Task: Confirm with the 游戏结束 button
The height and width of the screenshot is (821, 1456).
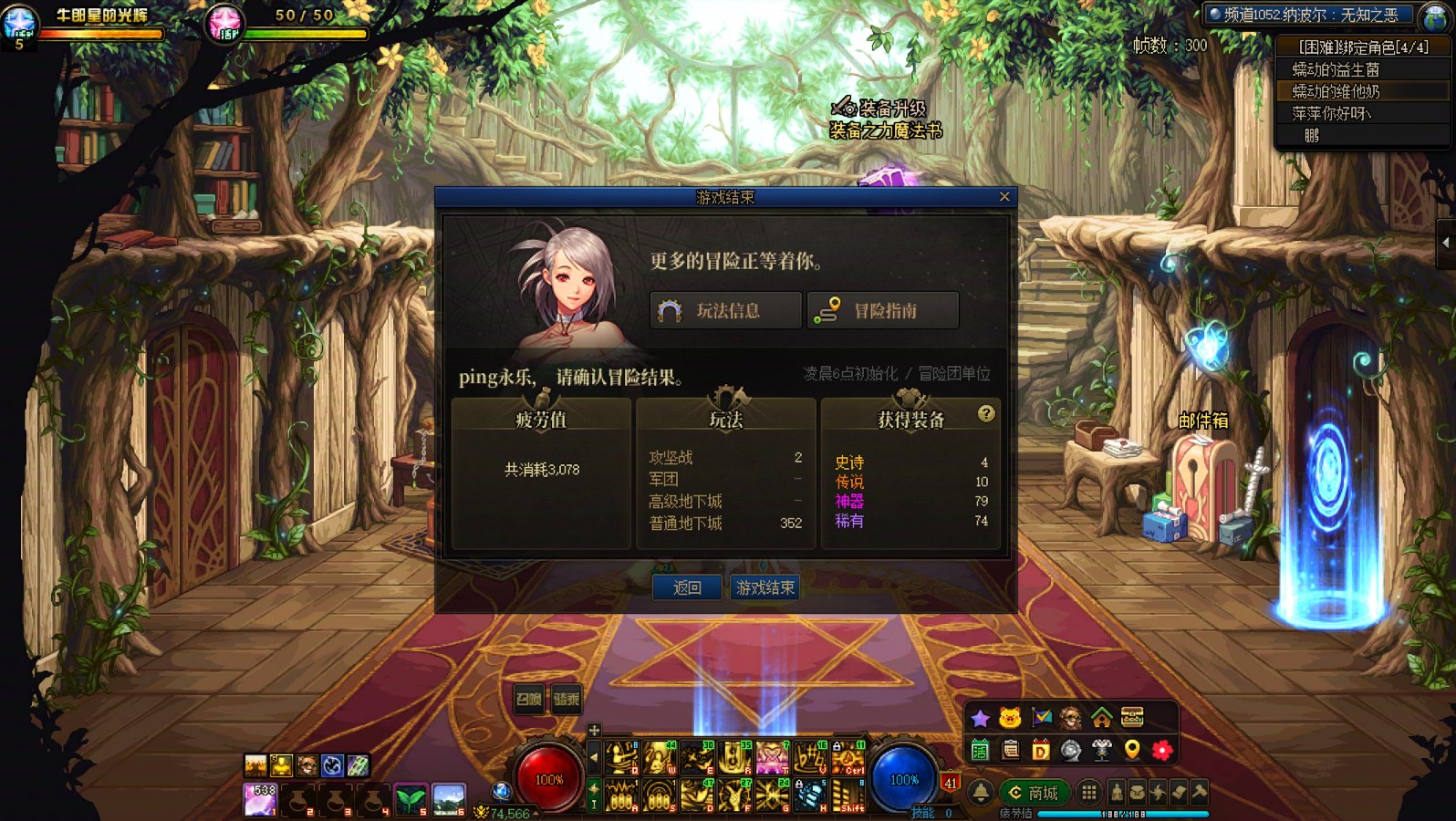Action: (x=765, y=587)
